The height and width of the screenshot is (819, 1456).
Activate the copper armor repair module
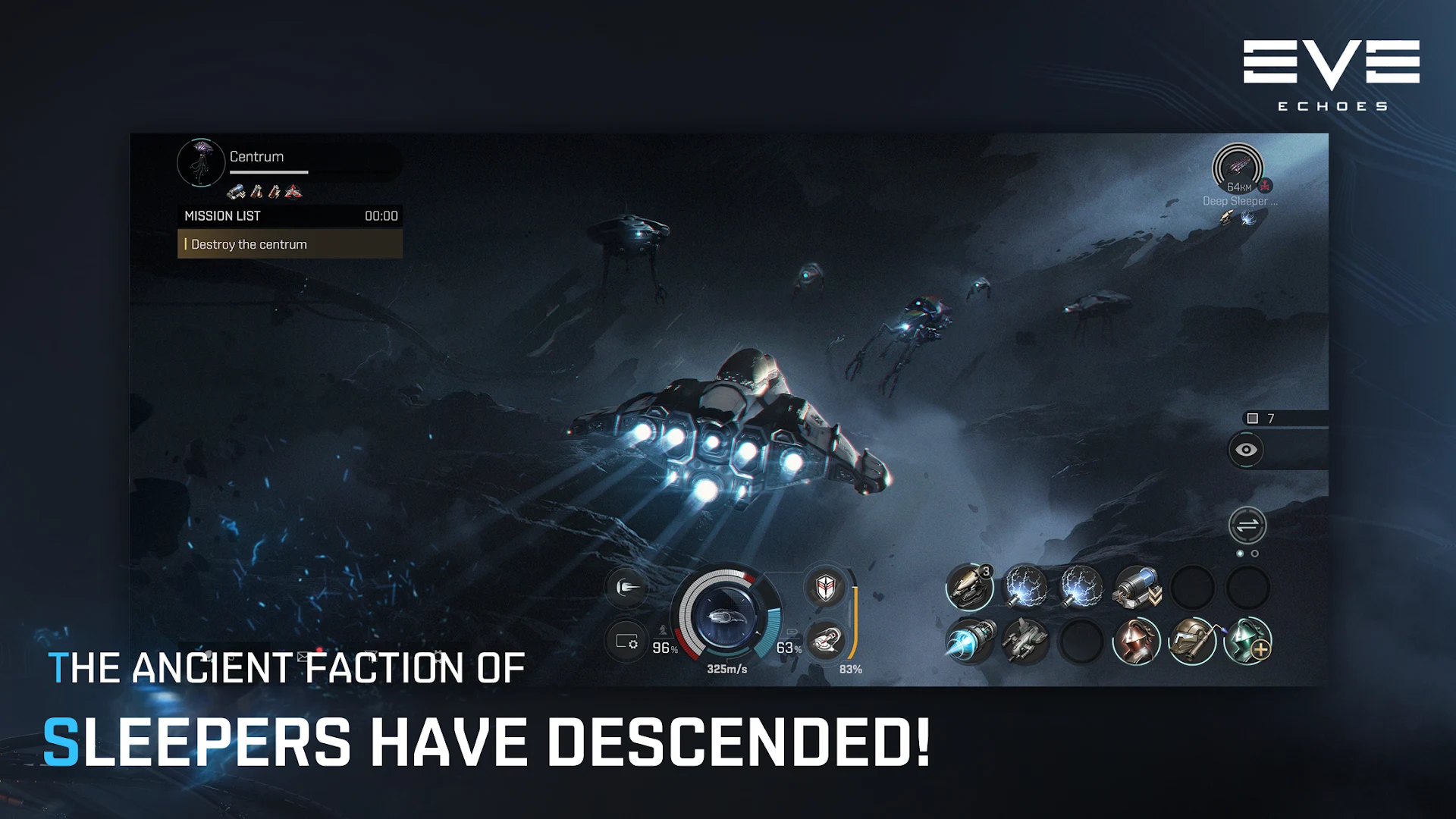coord(1136,641)
